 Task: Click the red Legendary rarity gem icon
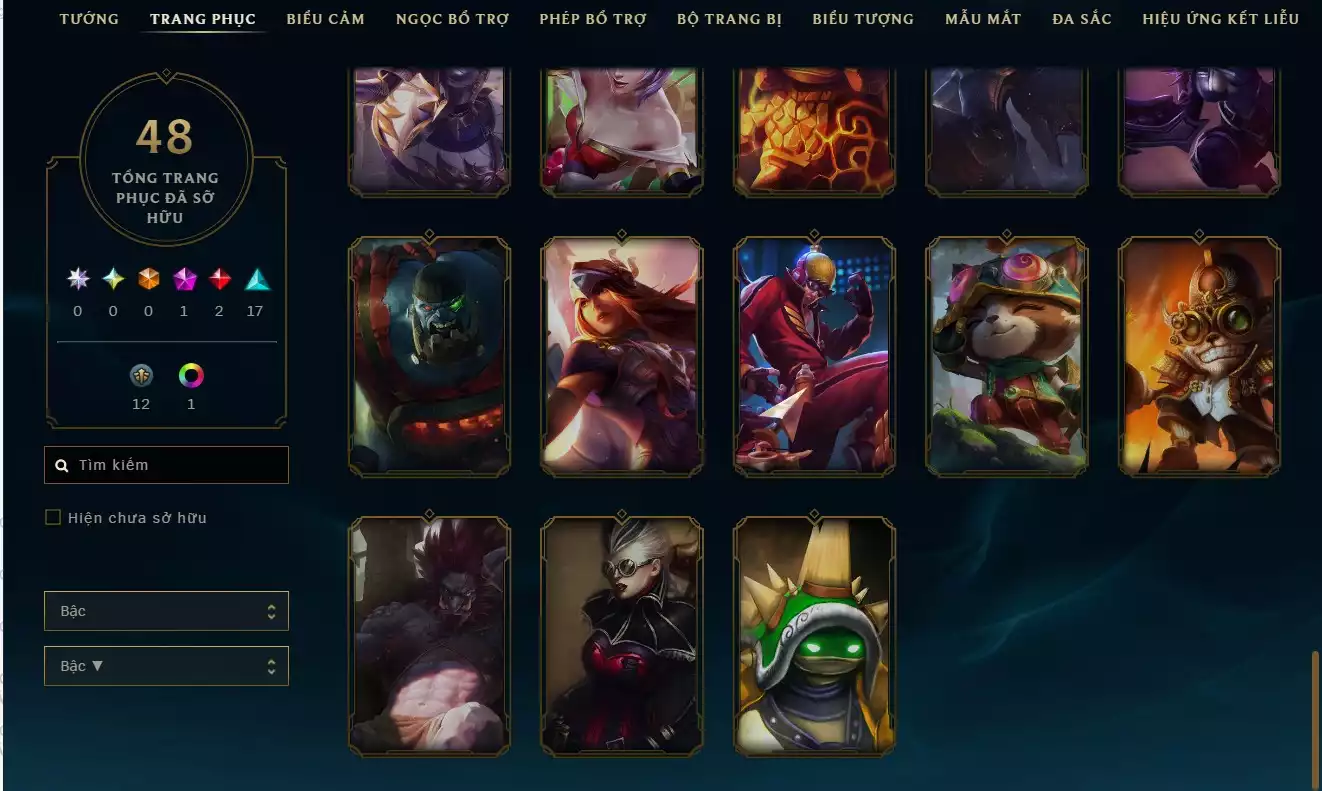219,280
